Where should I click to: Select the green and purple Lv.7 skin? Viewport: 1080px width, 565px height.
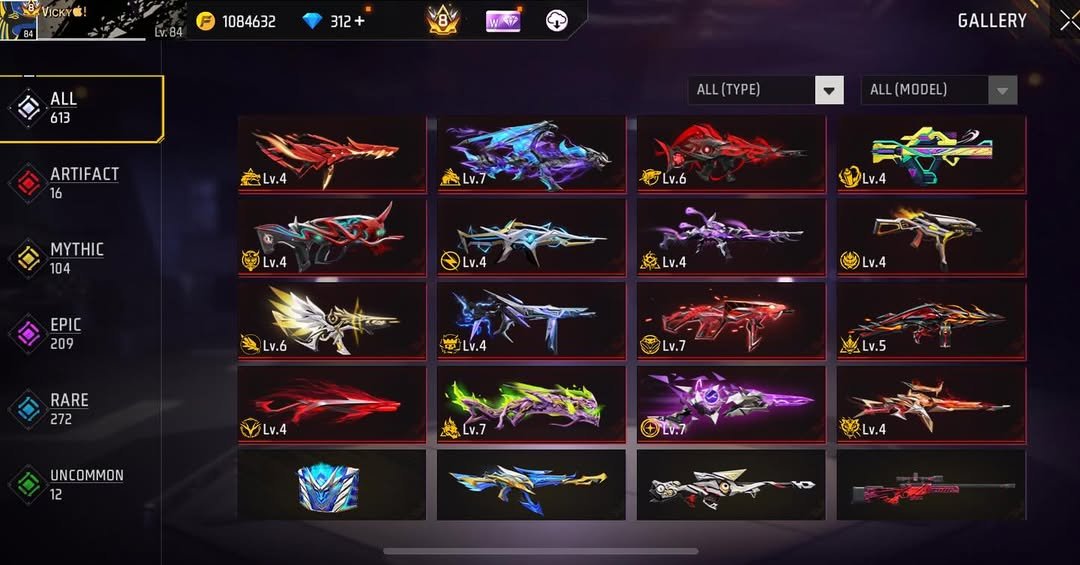pyautogui.click(x=531, y=404)
